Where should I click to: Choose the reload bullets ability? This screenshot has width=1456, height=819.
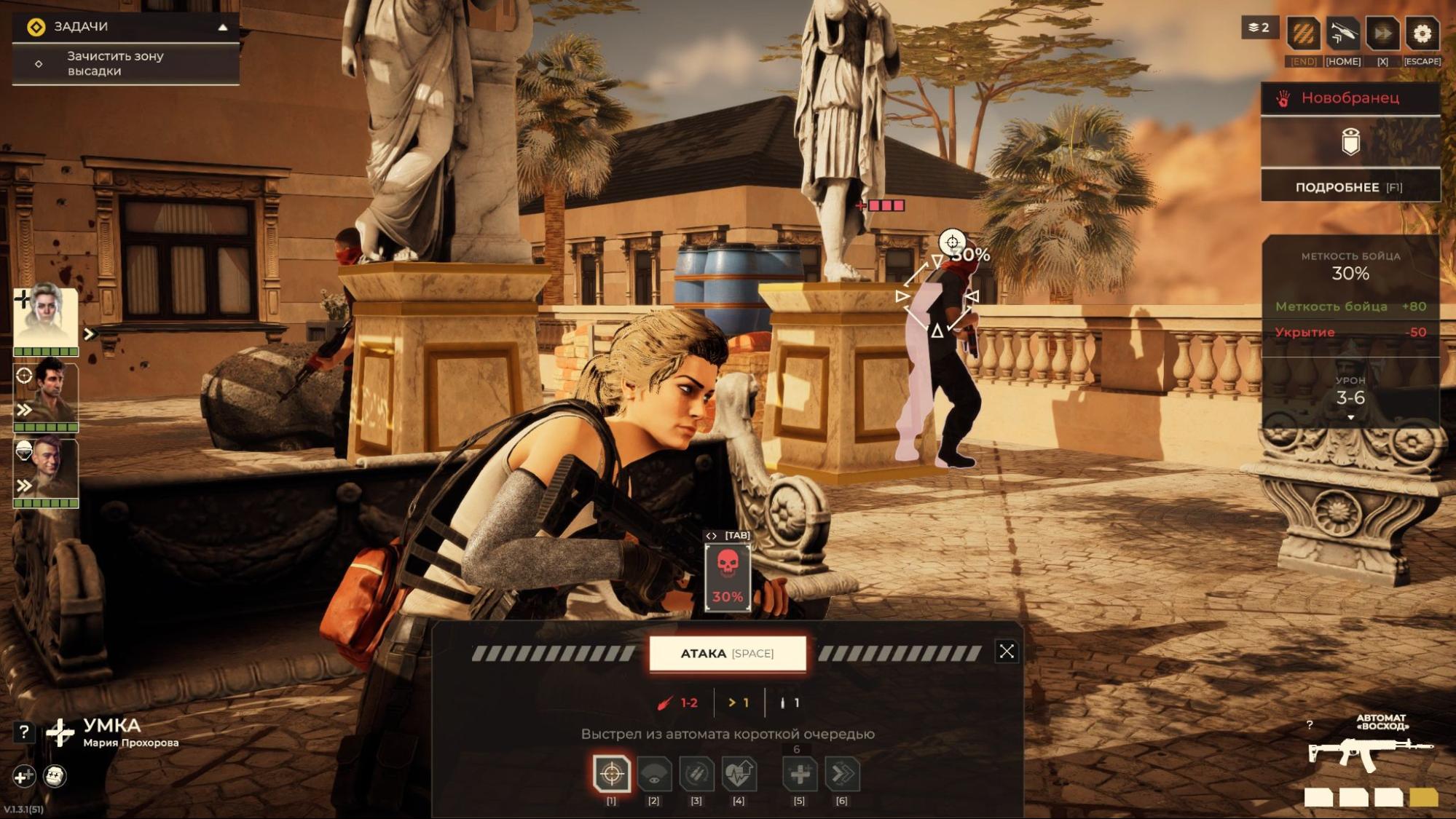coord(696,774)
